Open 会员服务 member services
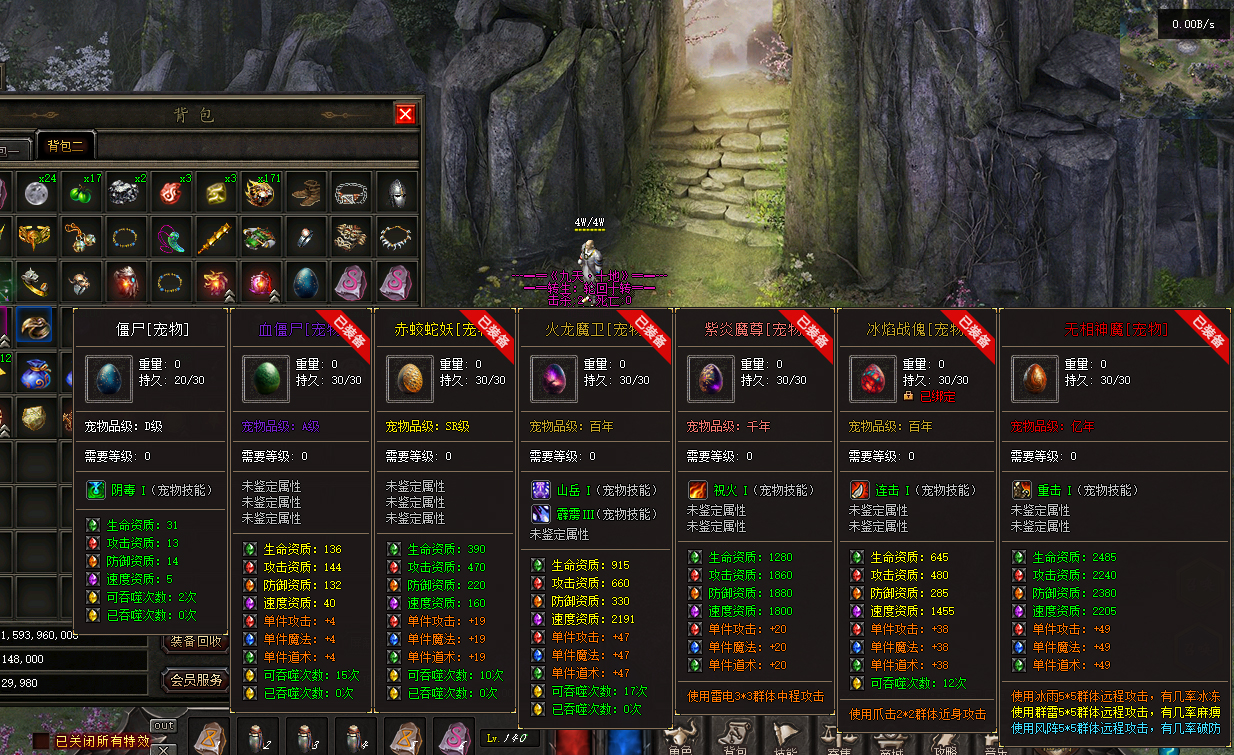The height and width of the screenshot is (755, 1234). (196, 680)
